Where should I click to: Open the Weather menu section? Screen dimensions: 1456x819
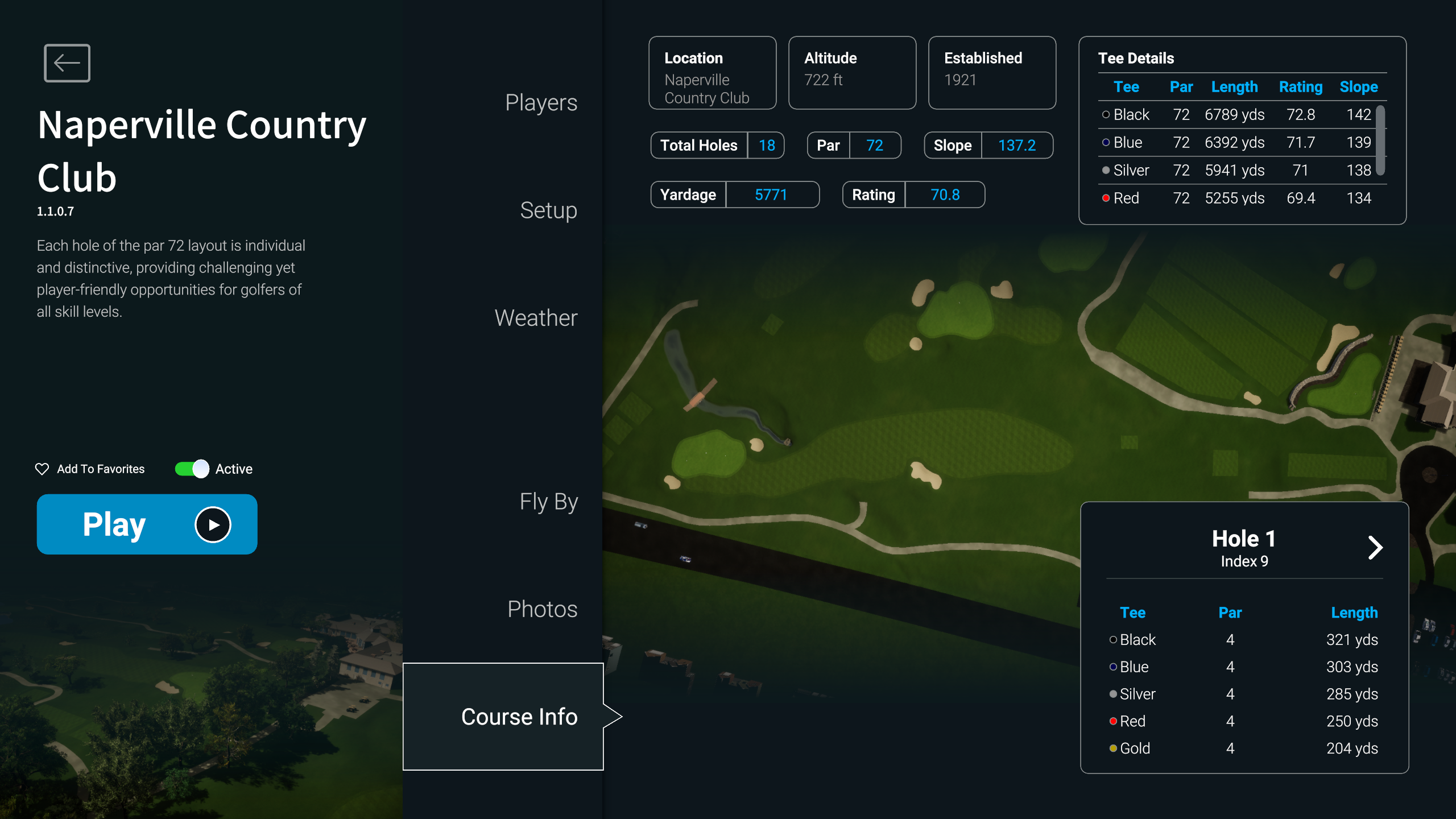536,318
